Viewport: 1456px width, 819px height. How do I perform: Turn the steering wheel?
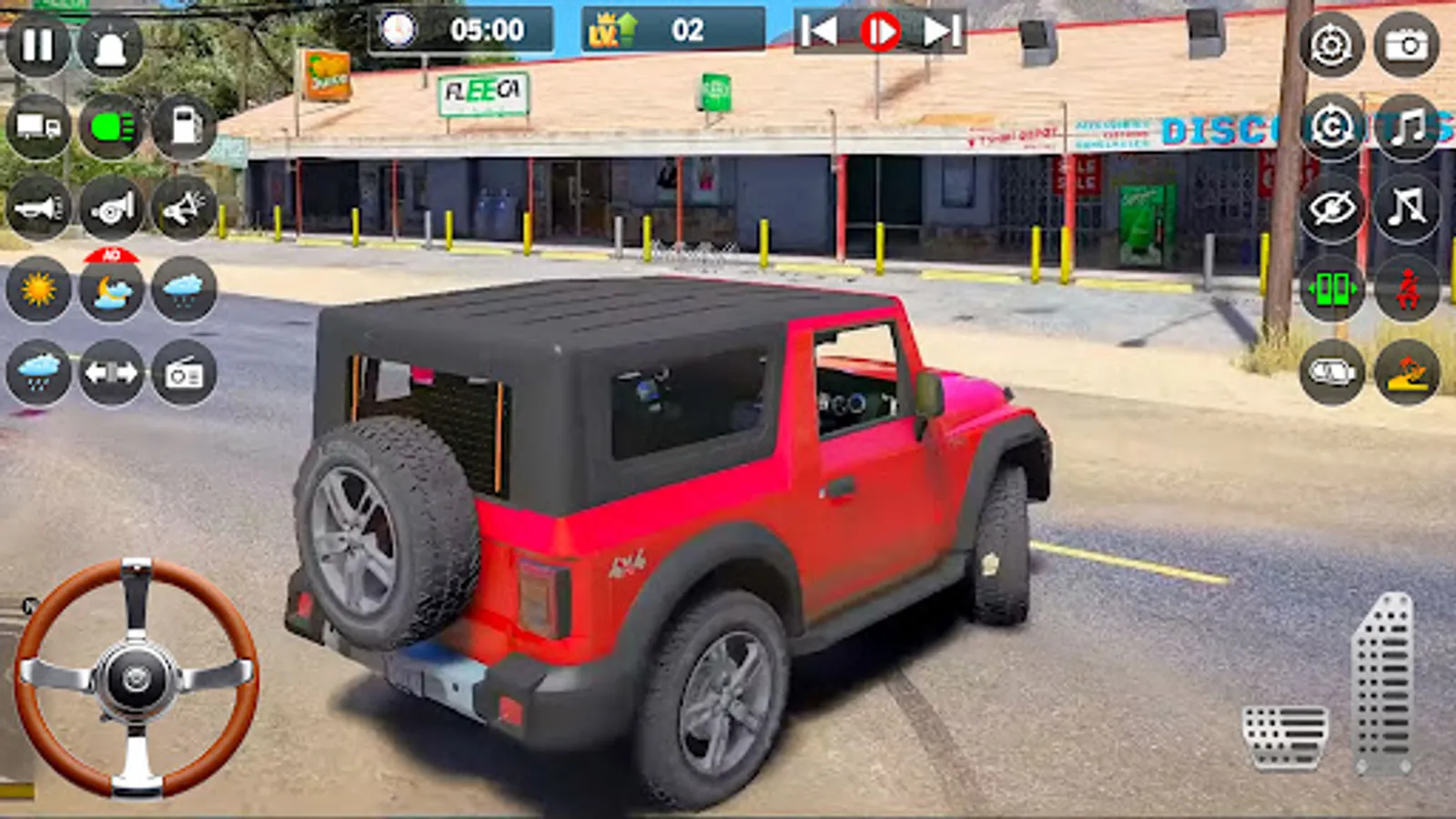click(x=136, y=678)
